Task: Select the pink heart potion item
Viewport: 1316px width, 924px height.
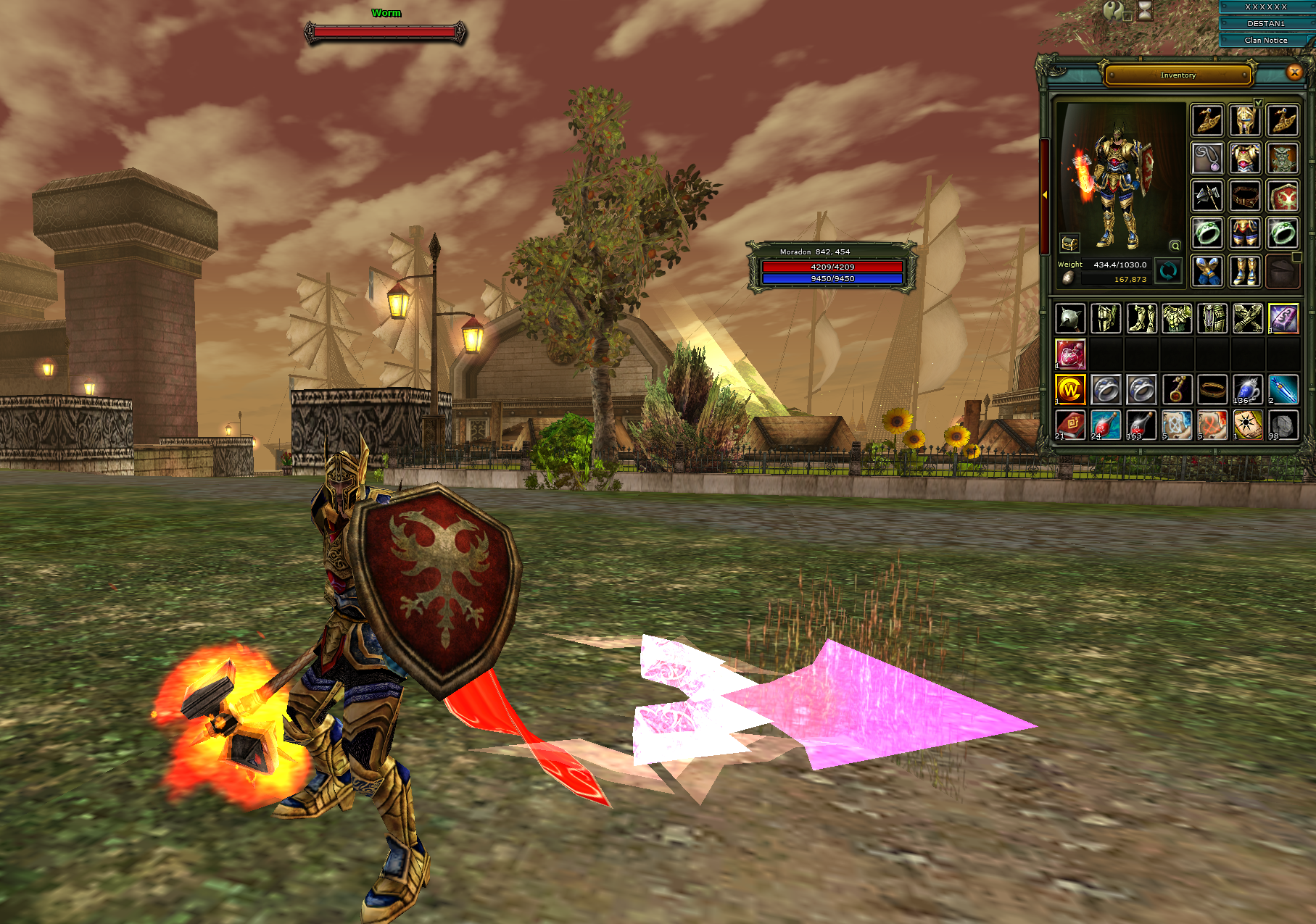Action: click(x=1070, y=354)
